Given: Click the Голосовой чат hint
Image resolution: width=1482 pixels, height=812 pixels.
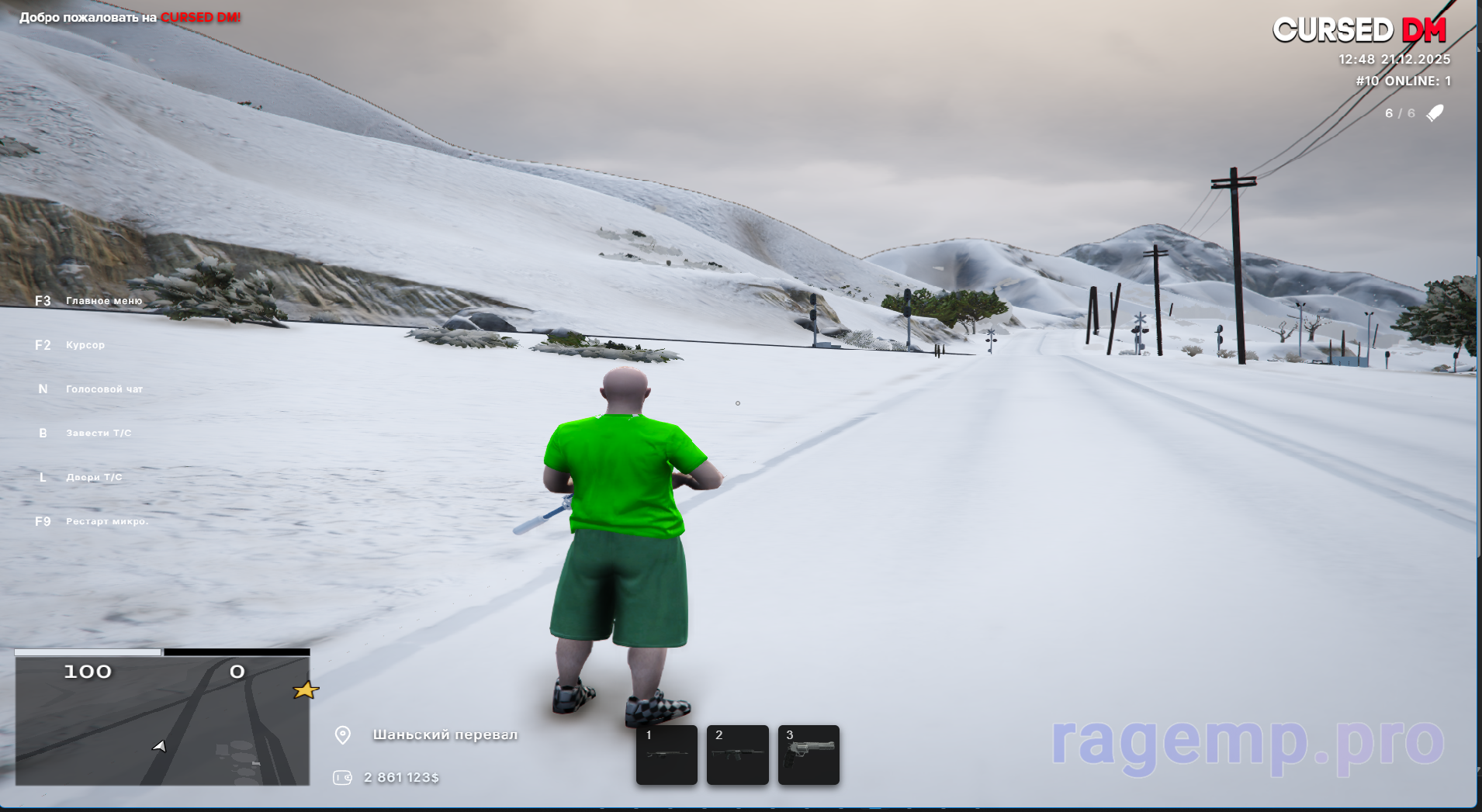Looking at the screenshot, I should (104, 389).
